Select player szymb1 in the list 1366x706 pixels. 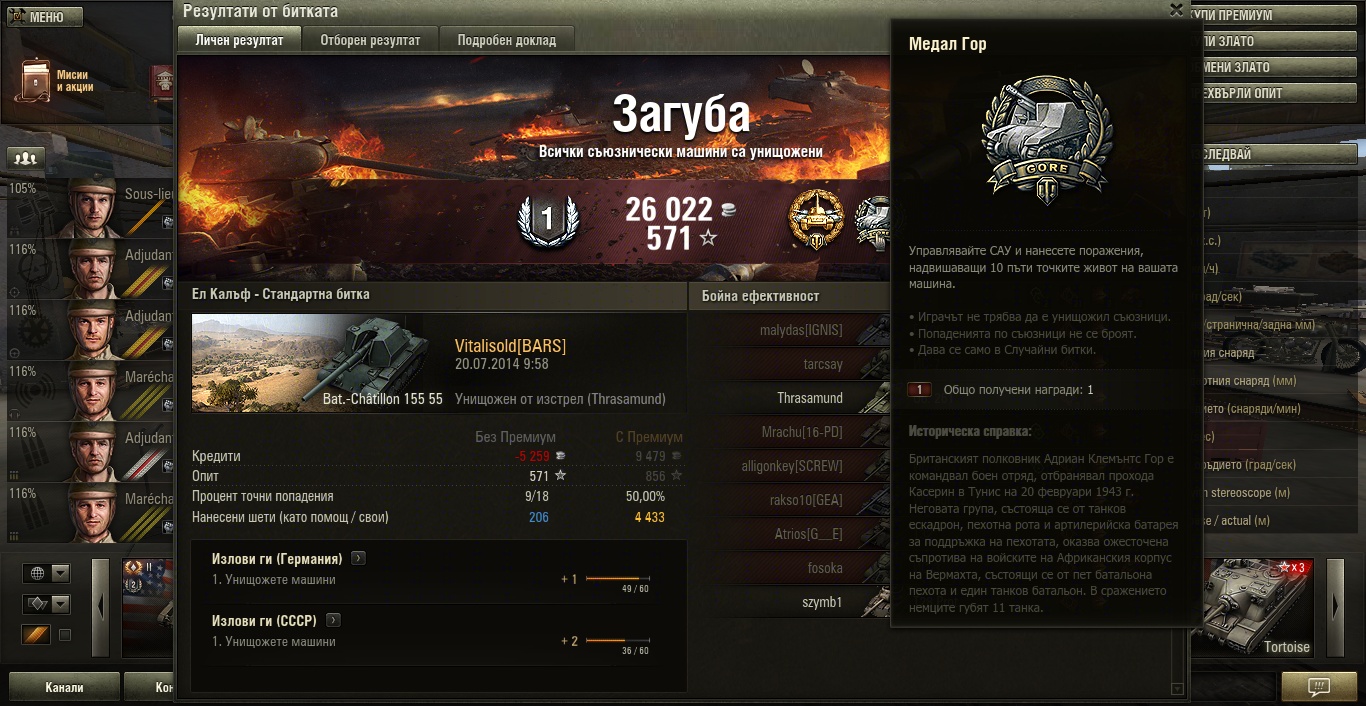[x=822, y=602]
